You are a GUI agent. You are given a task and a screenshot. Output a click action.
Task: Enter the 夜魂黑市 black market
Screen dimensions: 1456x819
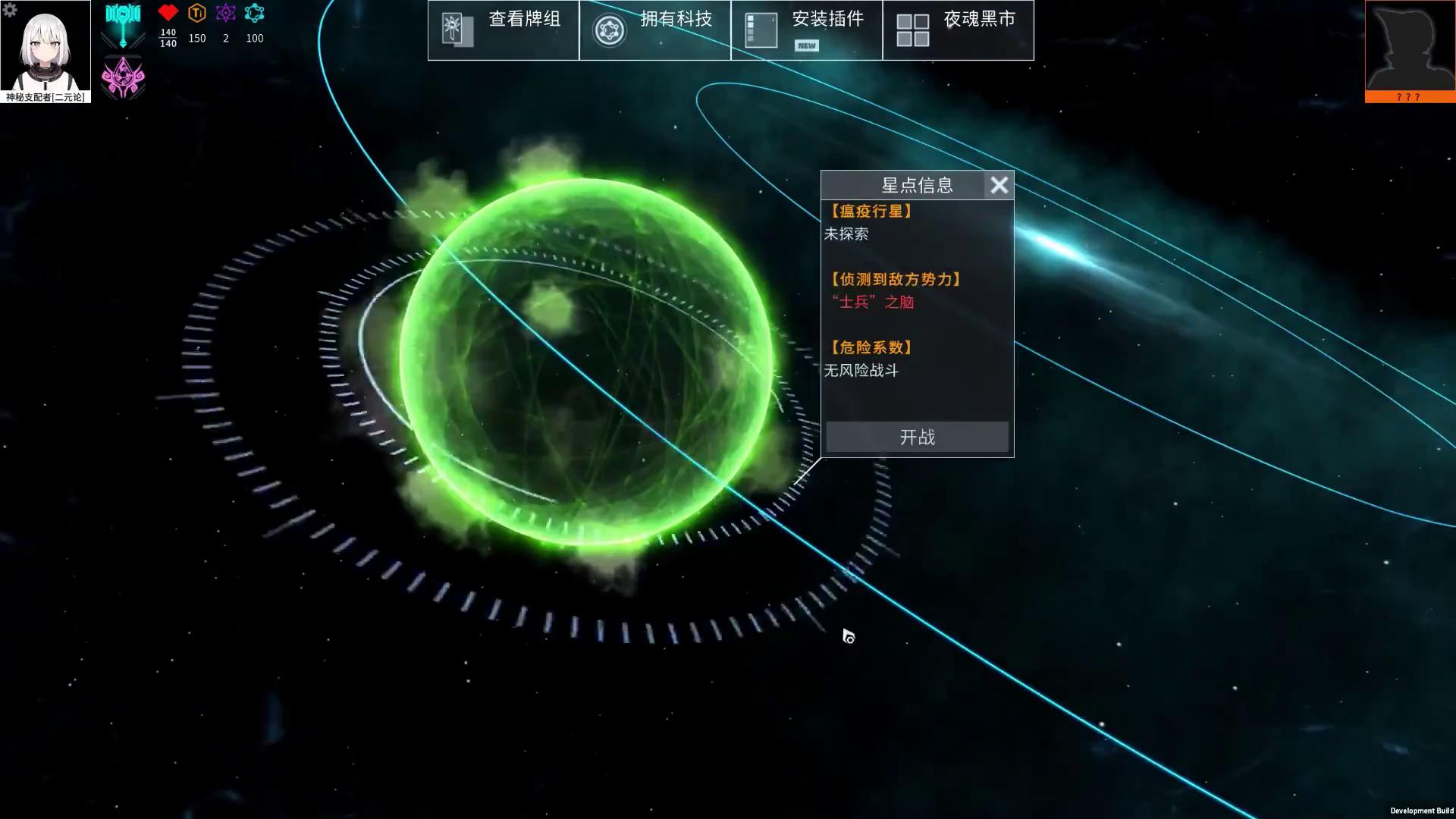pos(958,30)
